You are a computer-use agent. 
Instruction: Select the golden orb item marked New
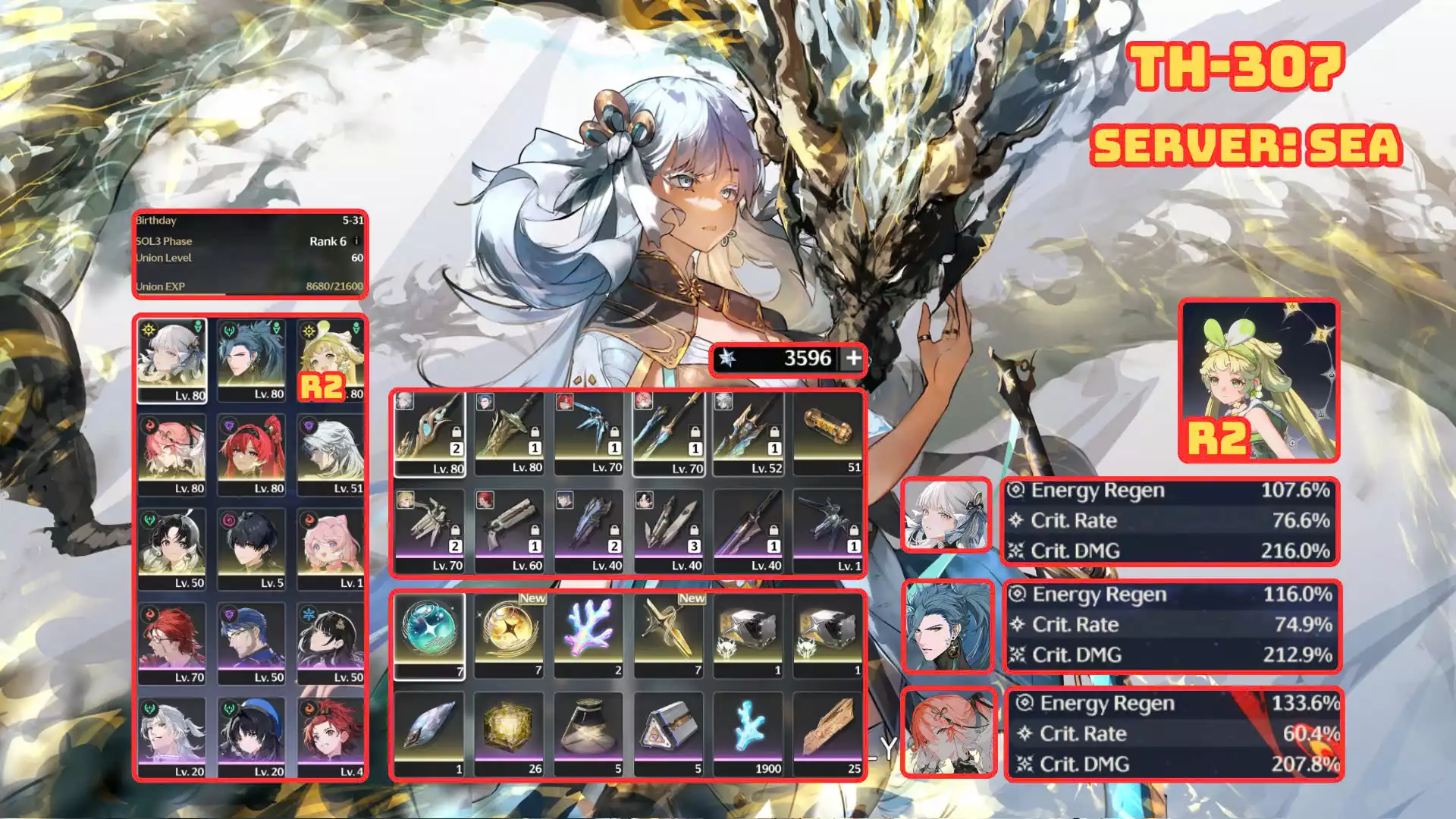509,635
